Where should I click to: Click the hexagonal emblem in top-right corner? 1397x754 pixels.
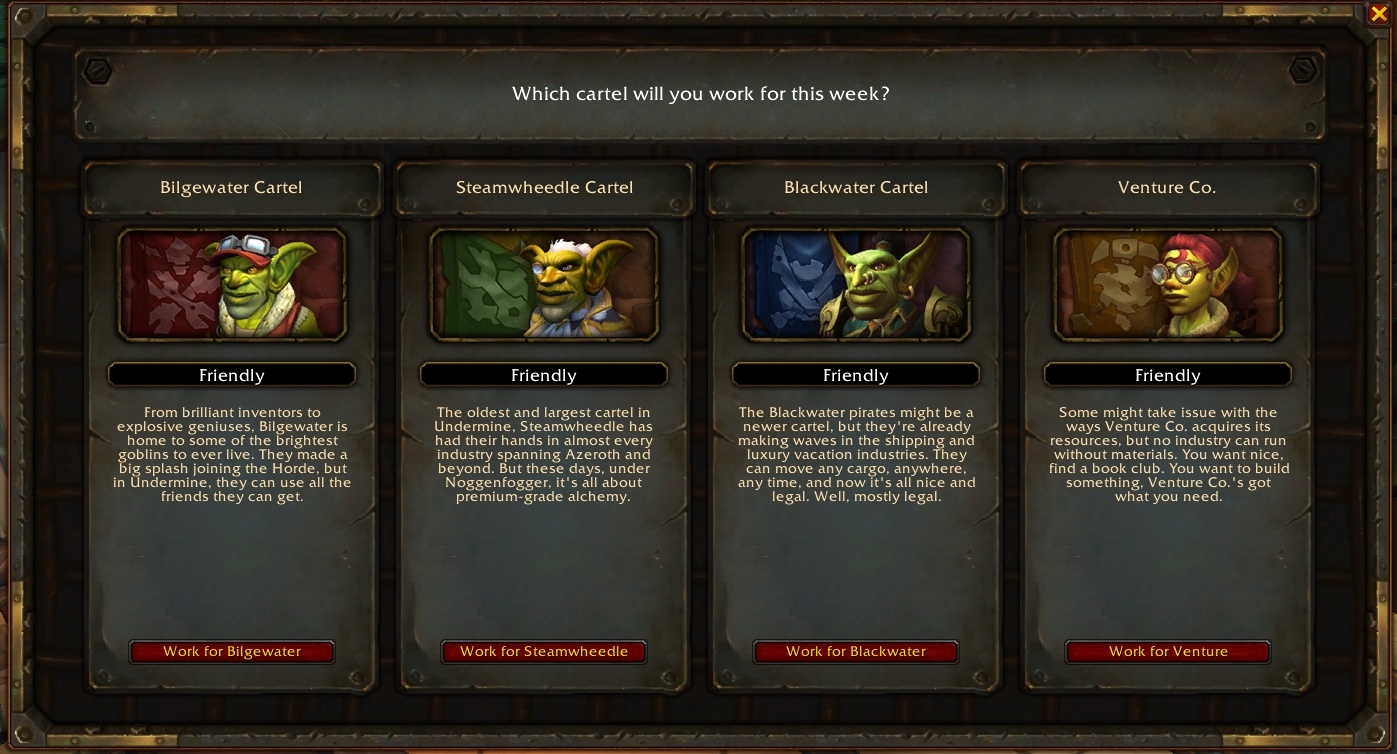click(x=1303, y=70)
